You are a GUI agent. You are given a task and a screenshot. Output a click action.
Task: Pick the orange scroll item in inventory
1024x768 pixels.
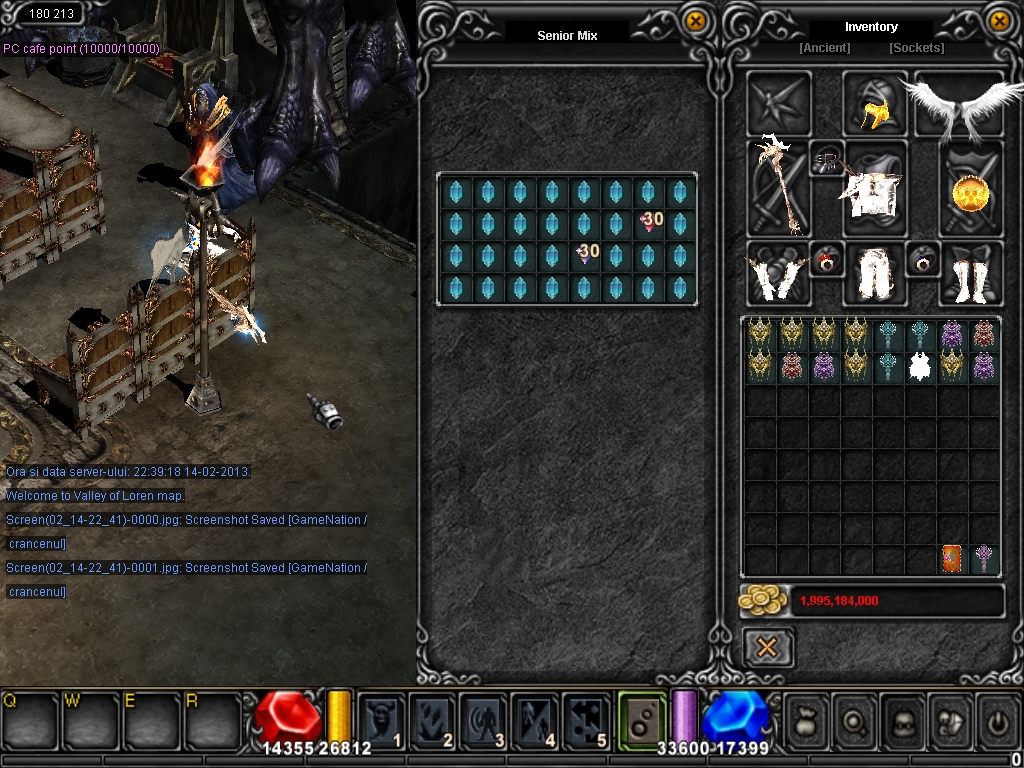[952, 559]
